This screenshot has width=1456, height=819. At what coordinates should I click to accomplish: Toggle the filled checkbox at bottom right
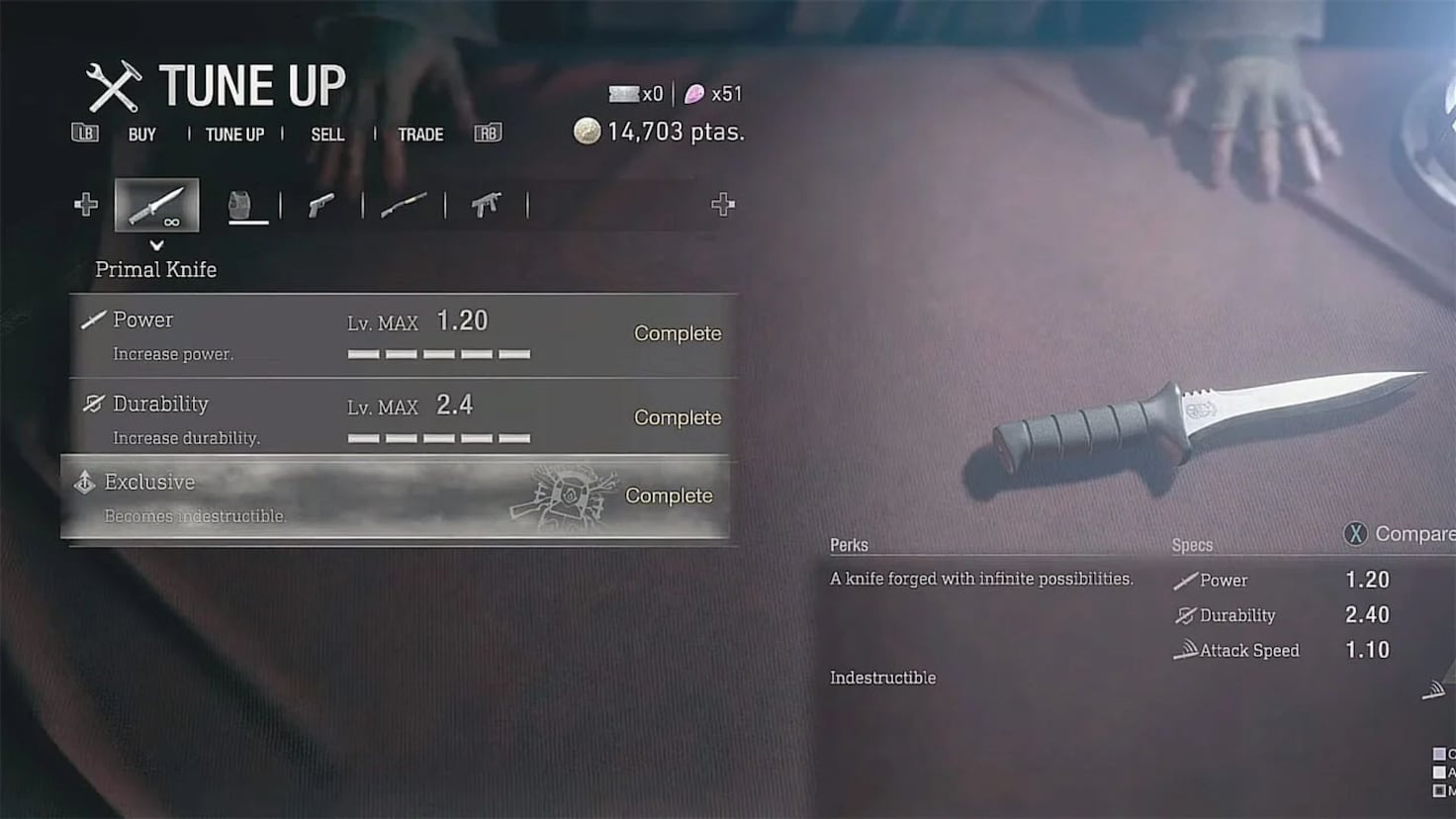(x=1440, y=791)
